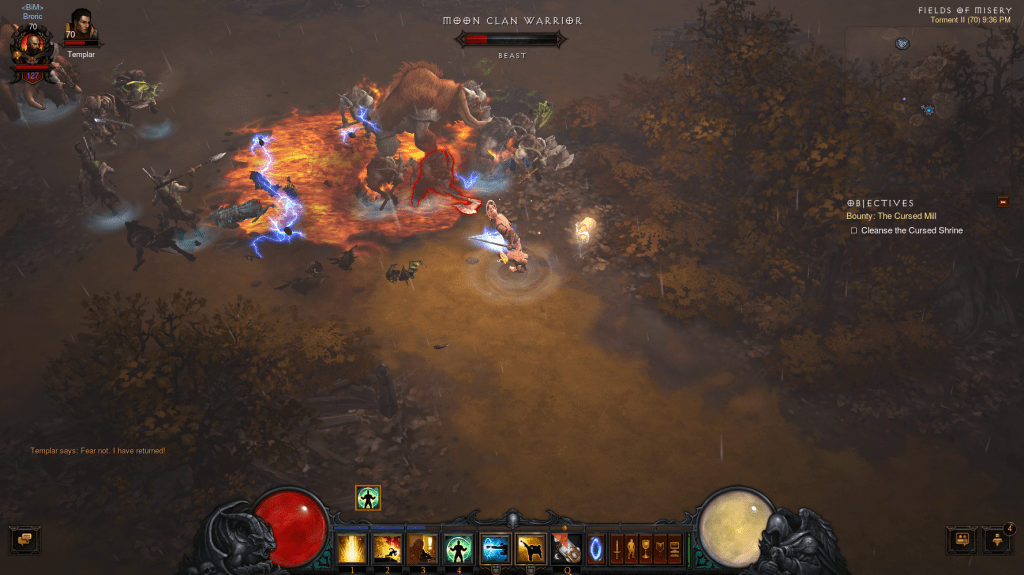
Task: Select the Bounty: The Cursed Mill objective
Action: (x=891, y=216)
